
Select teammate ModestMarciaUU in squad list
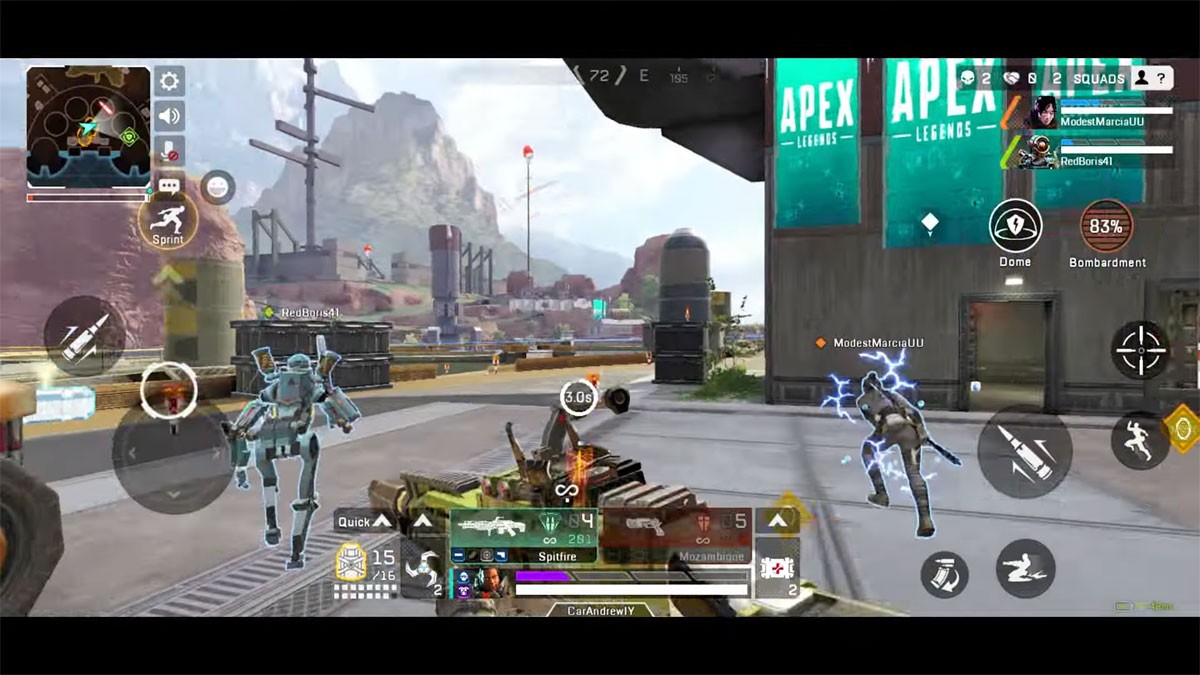click(x=1100, y=113)
